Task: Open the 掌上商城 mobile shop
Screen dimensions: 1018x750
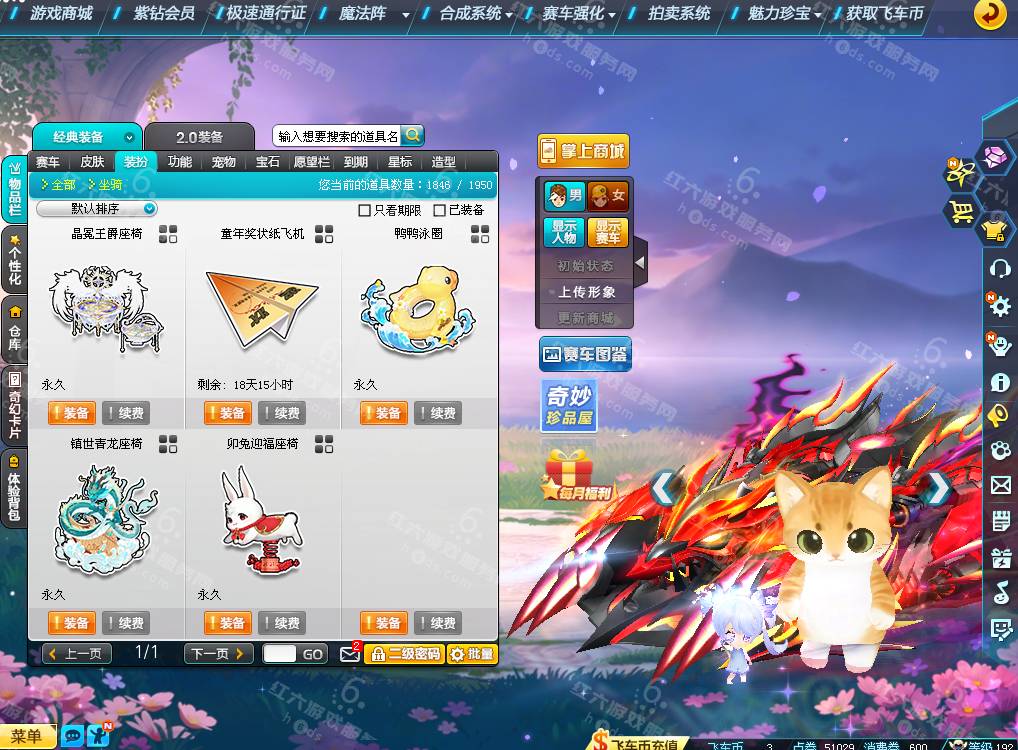Action: [x=583, y=152]
